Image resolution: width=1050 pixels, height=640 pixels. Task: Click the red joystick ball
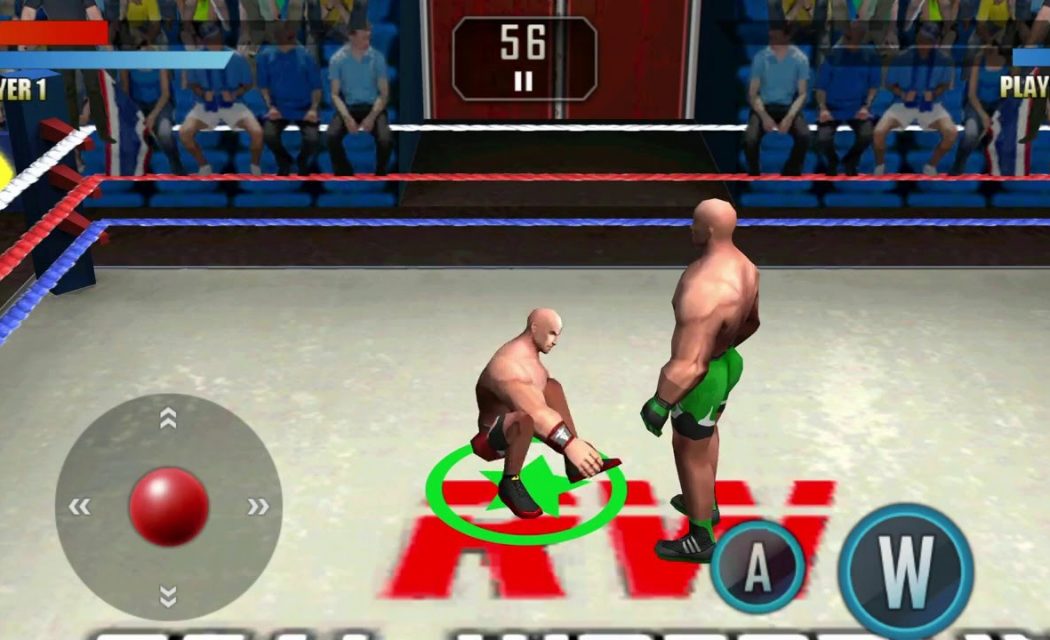(x=169, y=506)
